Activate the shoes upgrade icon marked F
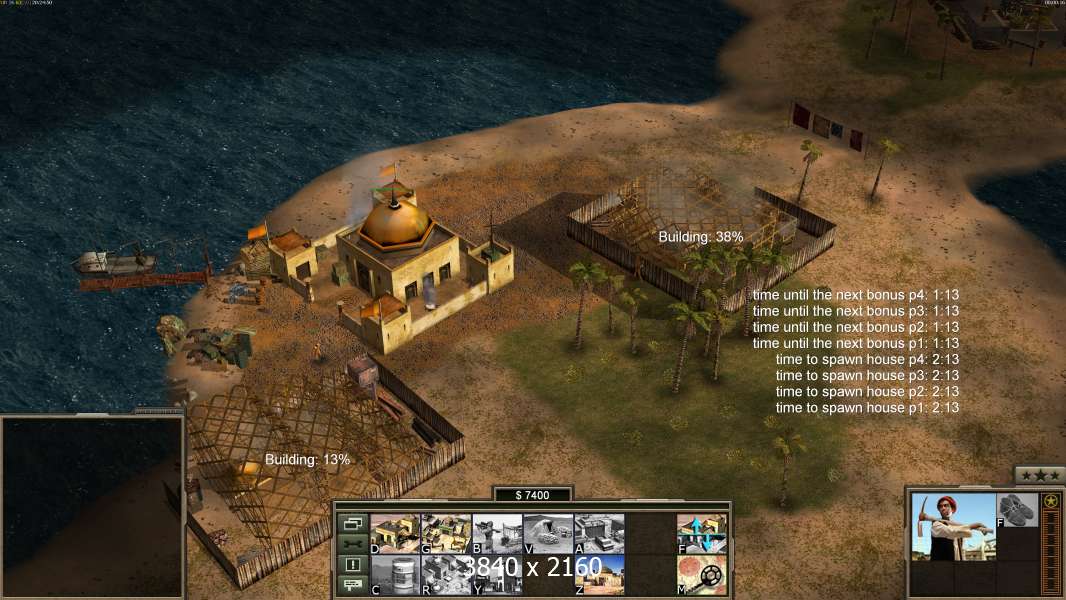Image resolution: width=1066 pixels, height=600 pixels. [1018, 510]
